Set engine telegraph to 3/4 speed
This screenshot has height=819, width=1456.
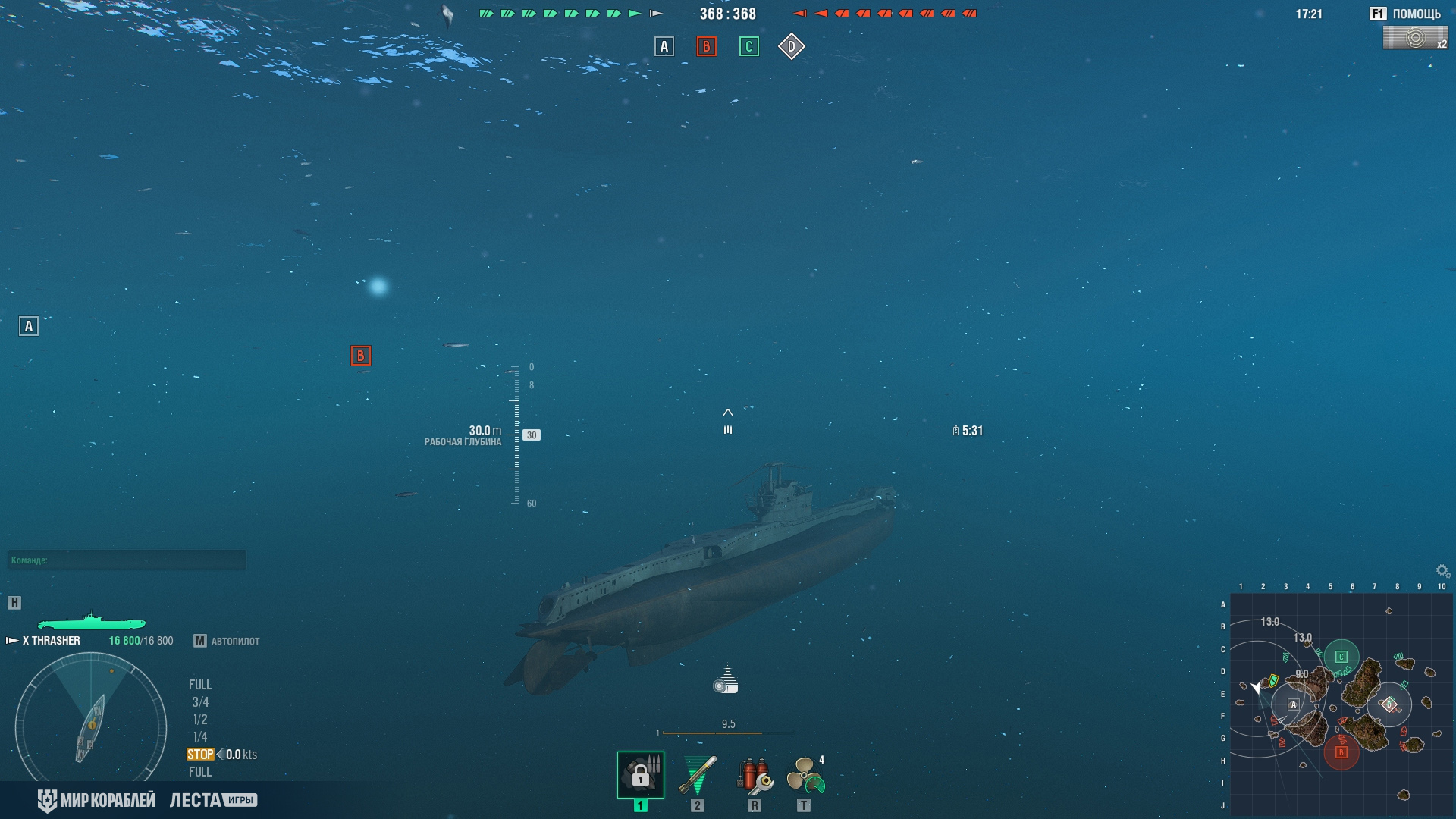click(x=200, y=702)
